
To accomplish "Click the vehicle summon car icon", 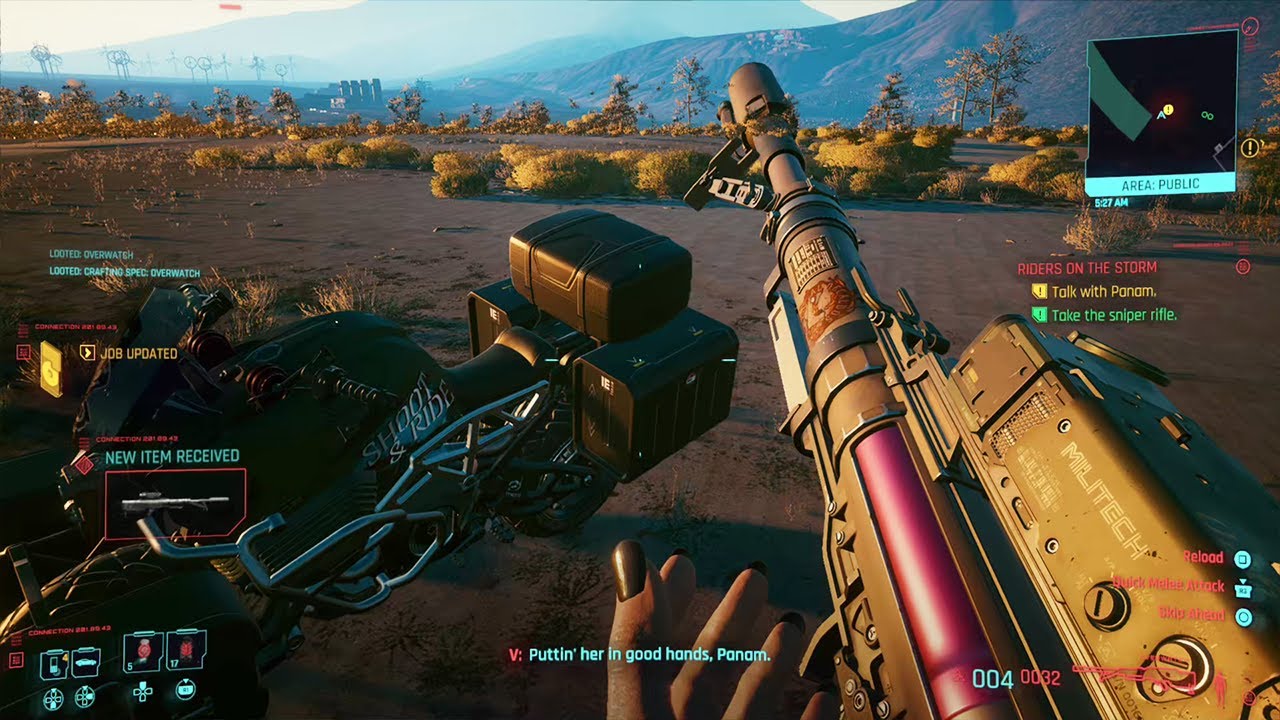I will tap(85, 662).
